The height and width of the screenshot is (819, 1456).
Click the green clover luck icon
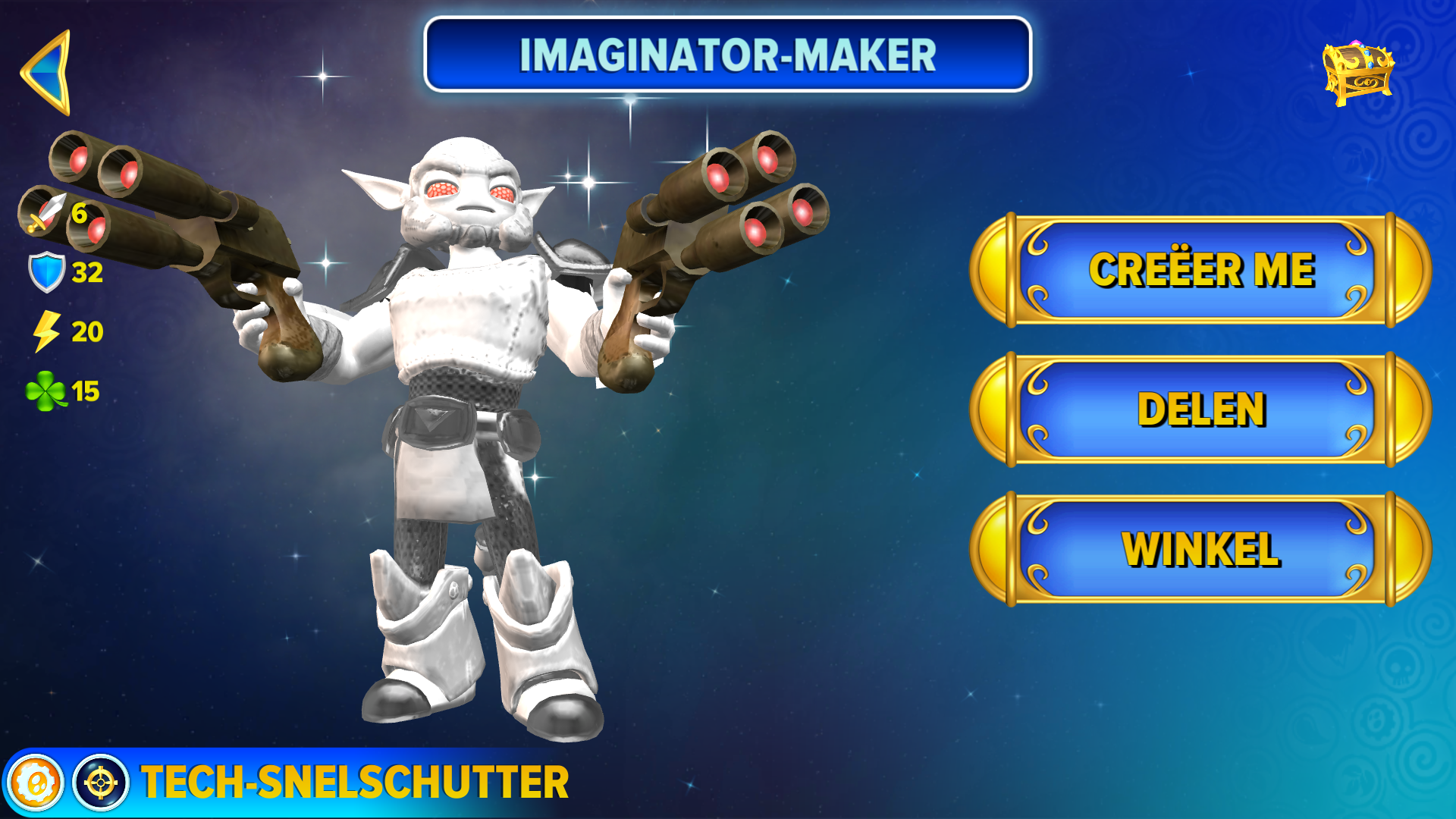(47, 391)
